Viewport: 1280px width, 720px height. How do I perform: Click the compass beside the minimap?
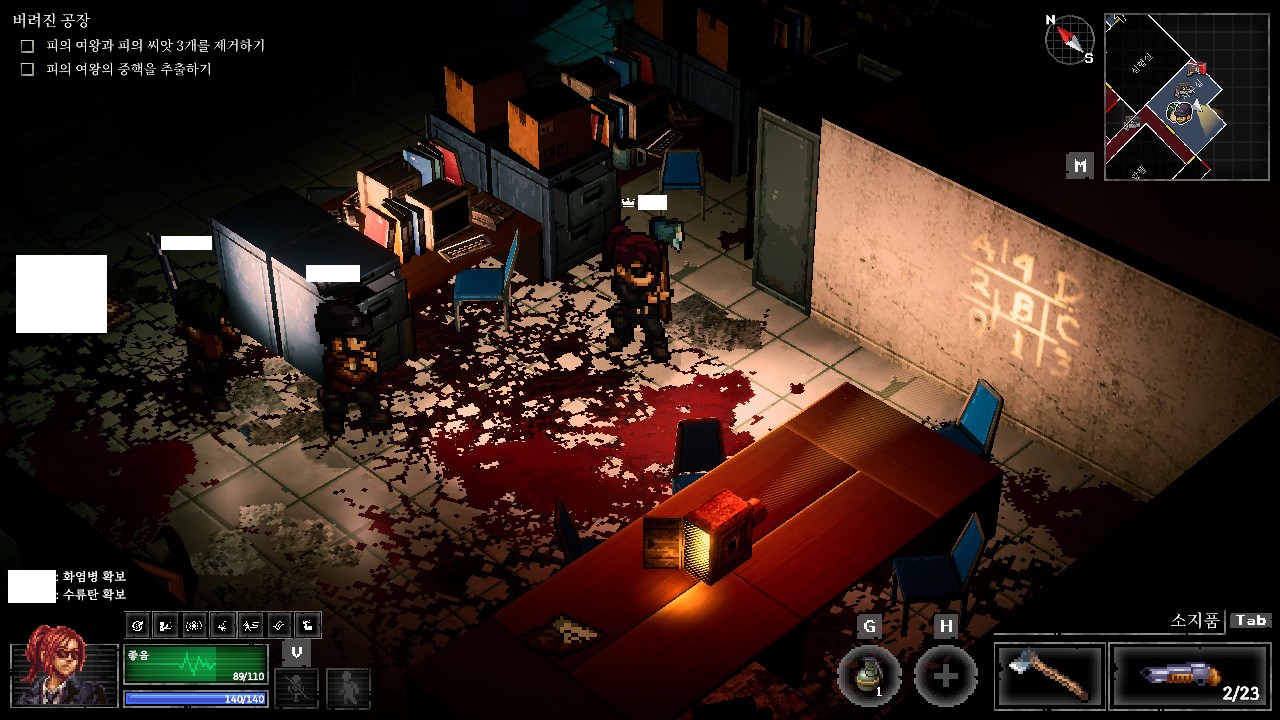[1068, 40]
